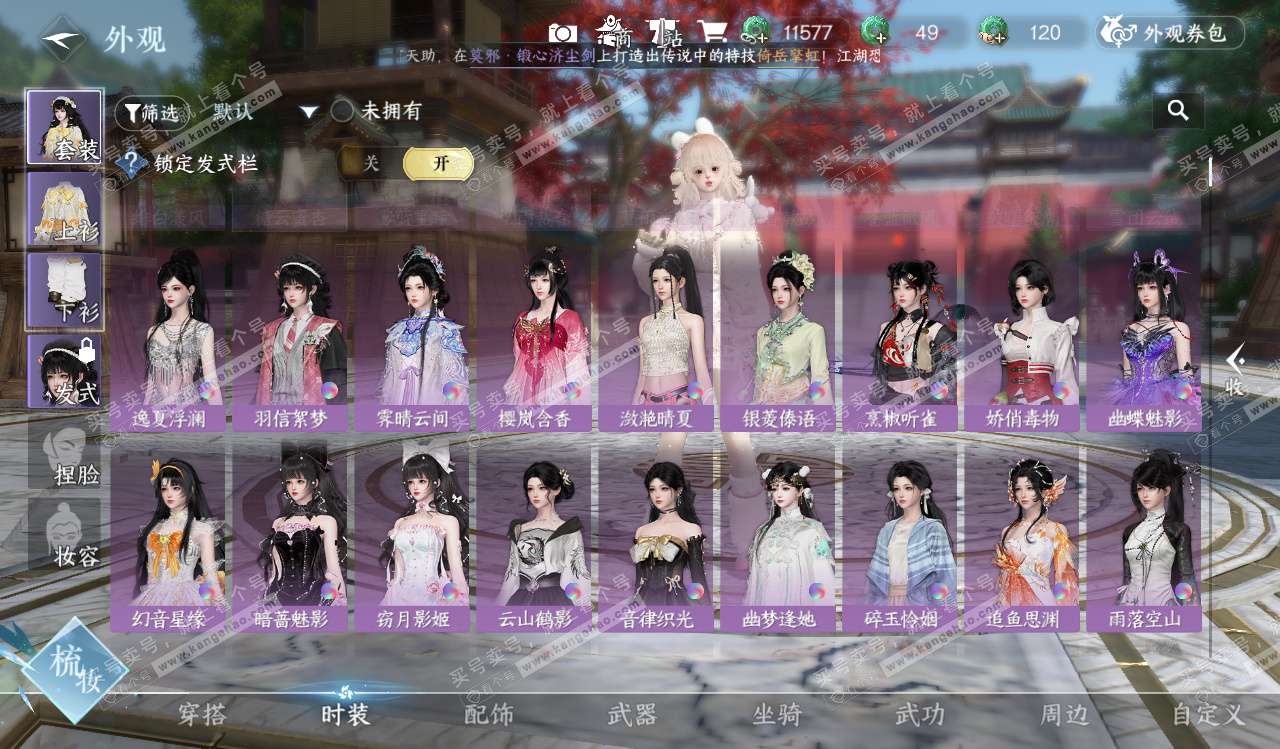Switch to the 上衫 category
Viewport: 1280px width, 749px height.
coord(65,209)
